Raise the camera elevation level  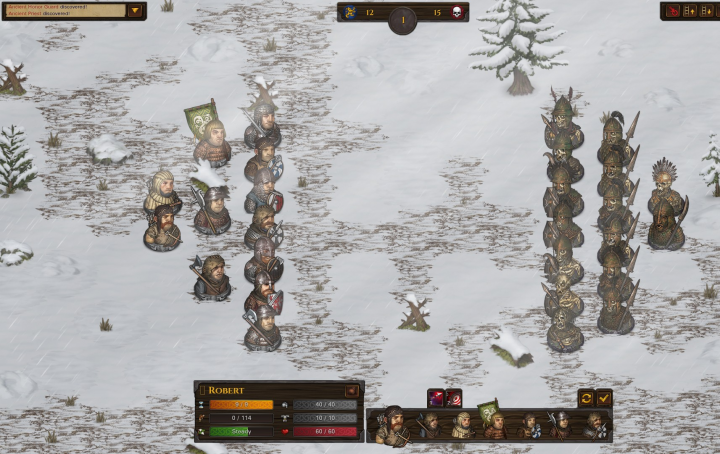pyautogui.click(x=688, y=11)
